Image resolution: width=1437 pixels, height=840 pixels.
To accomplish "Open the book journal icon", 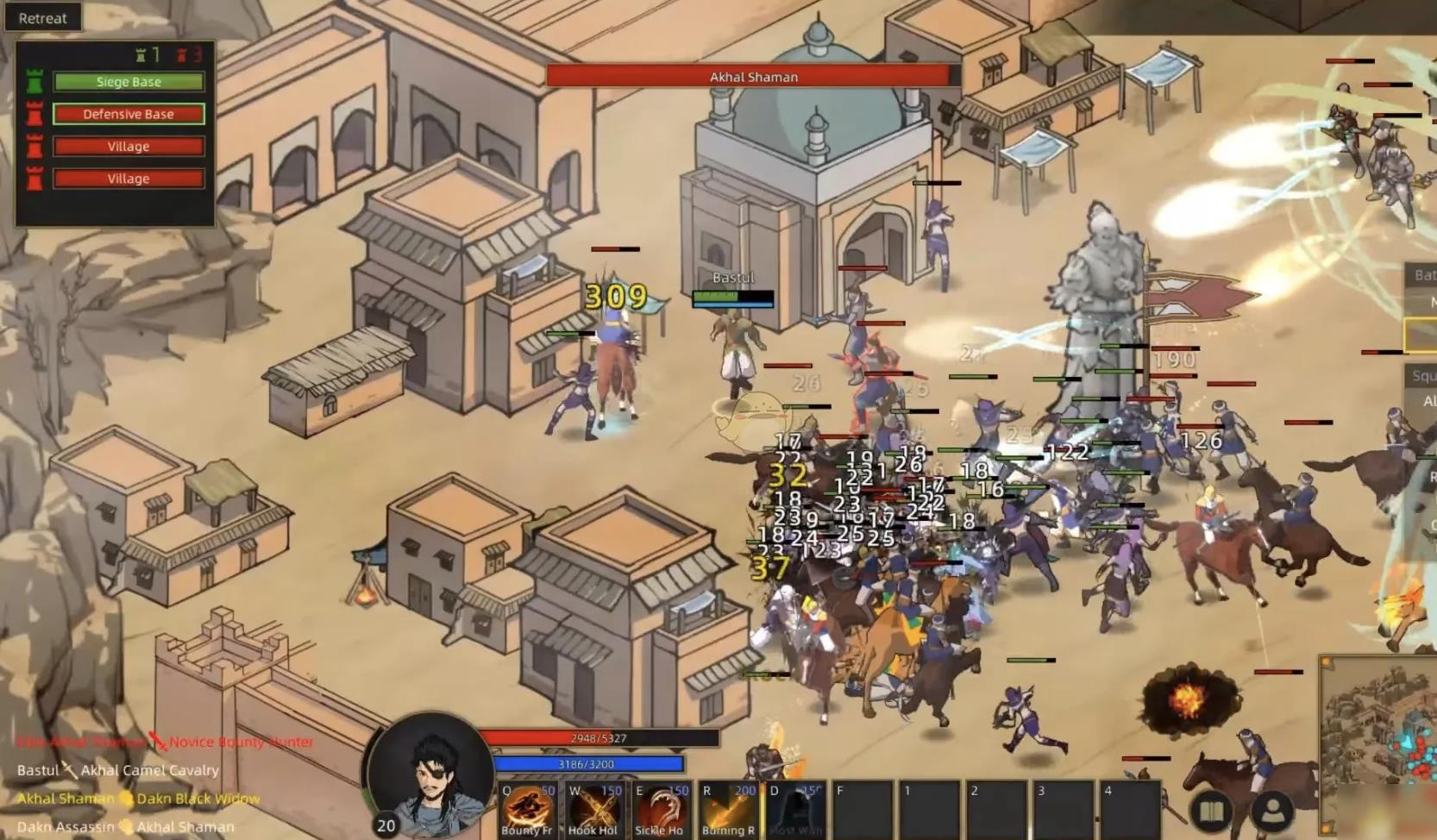I will click(1212, 812).
